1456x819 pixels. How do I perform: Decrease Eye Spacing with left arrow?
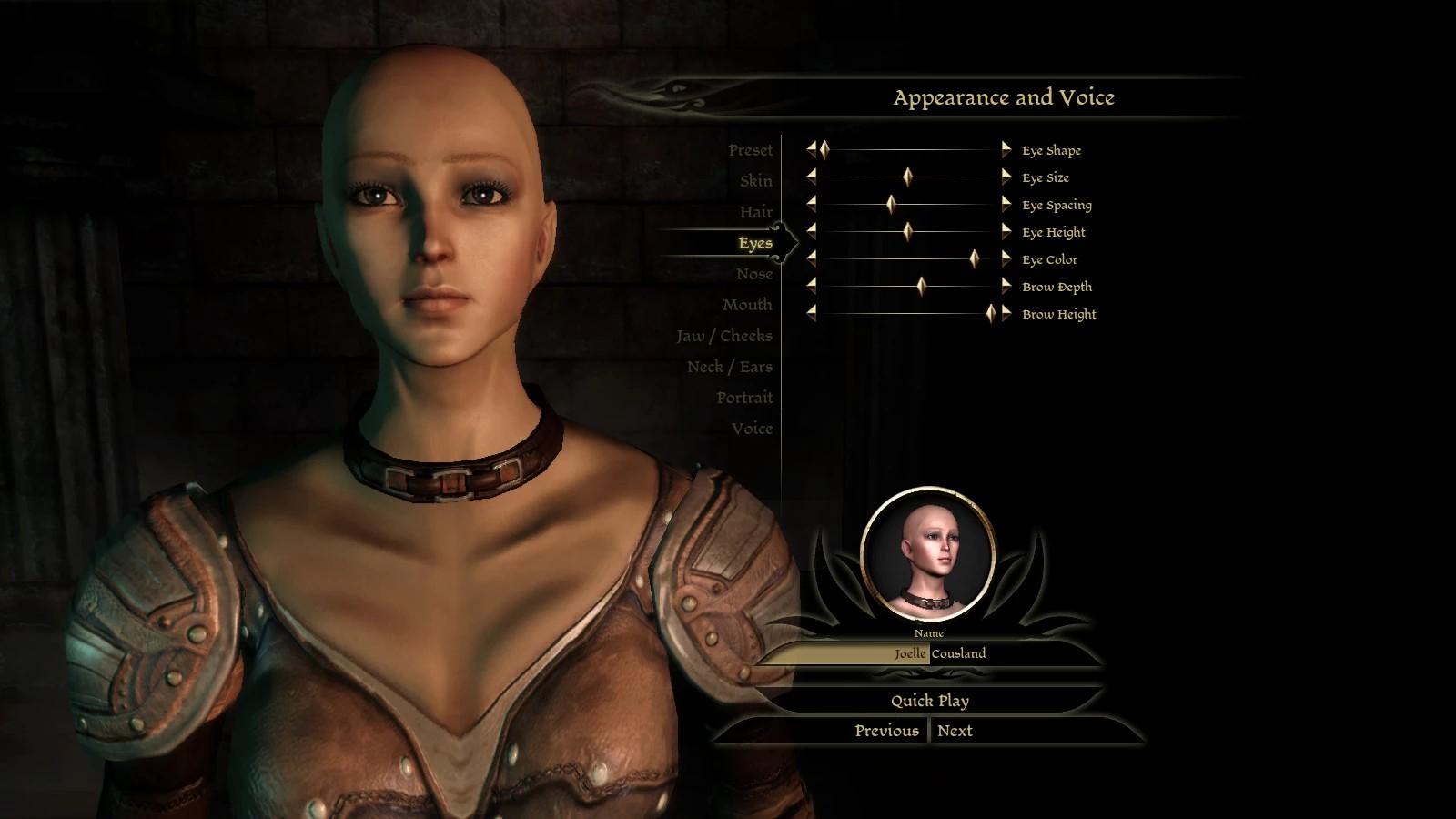tap(812, 205)
